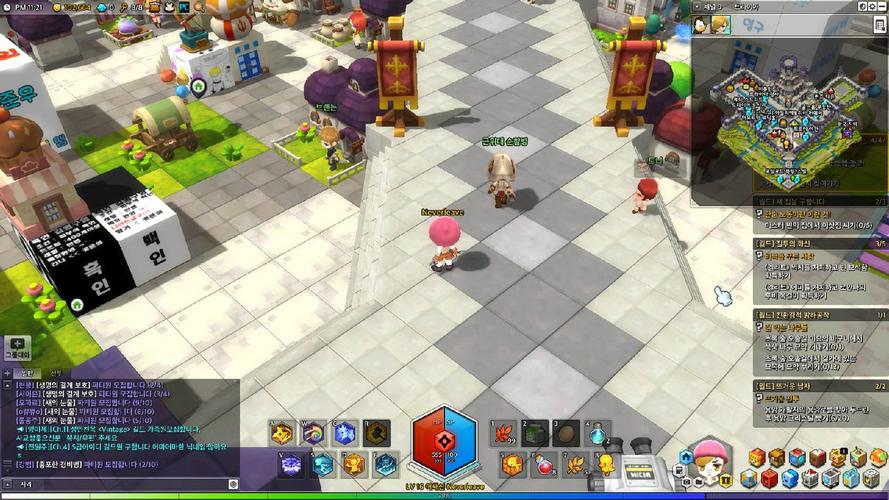This screenshot has width=889, height=500.
Task: Switch to the first chat tab
Action: tap(28, 373)
